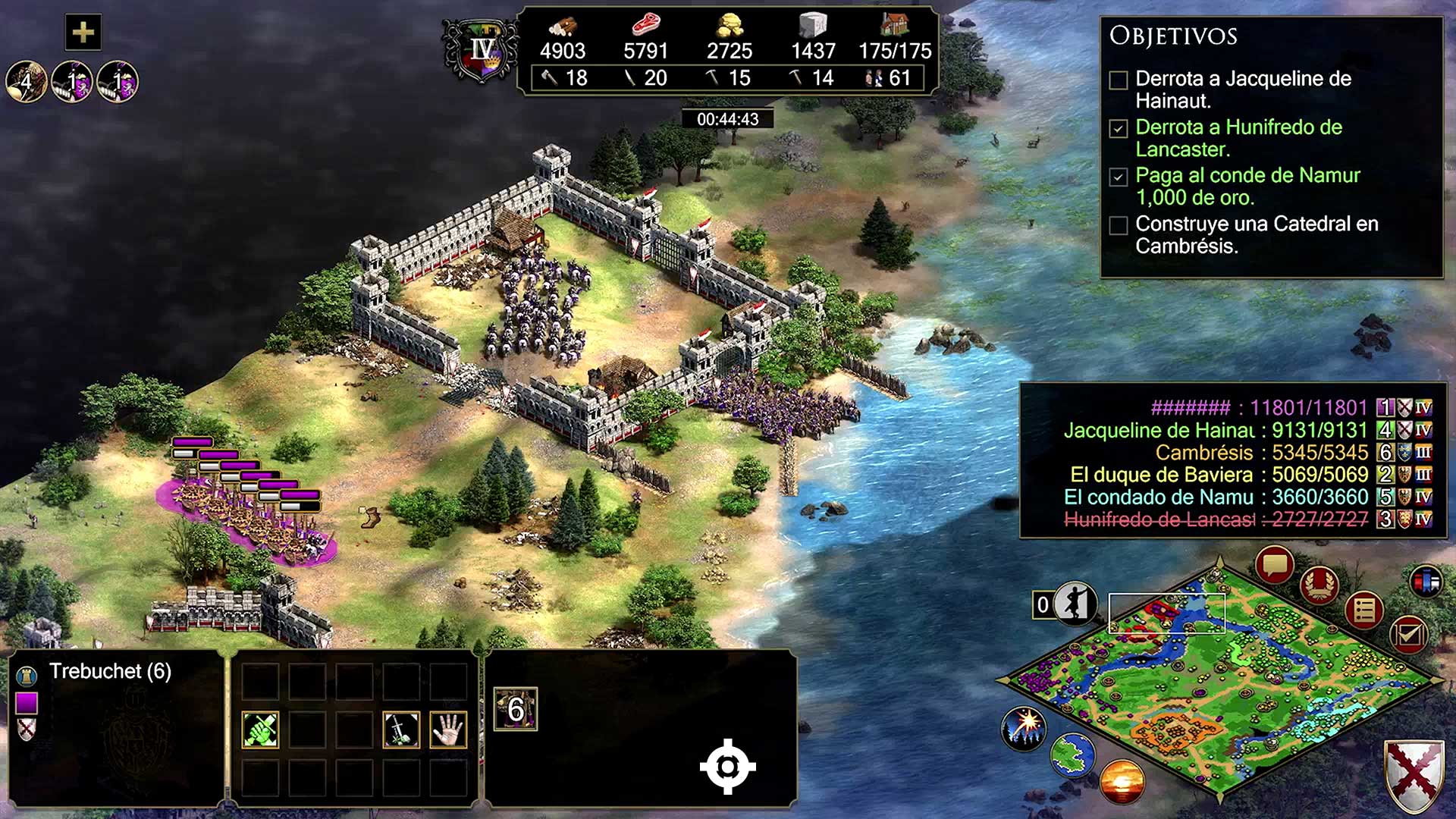Open the laurel wreath diplomacy button
1456x819 pixels.
pos(1319,585)
